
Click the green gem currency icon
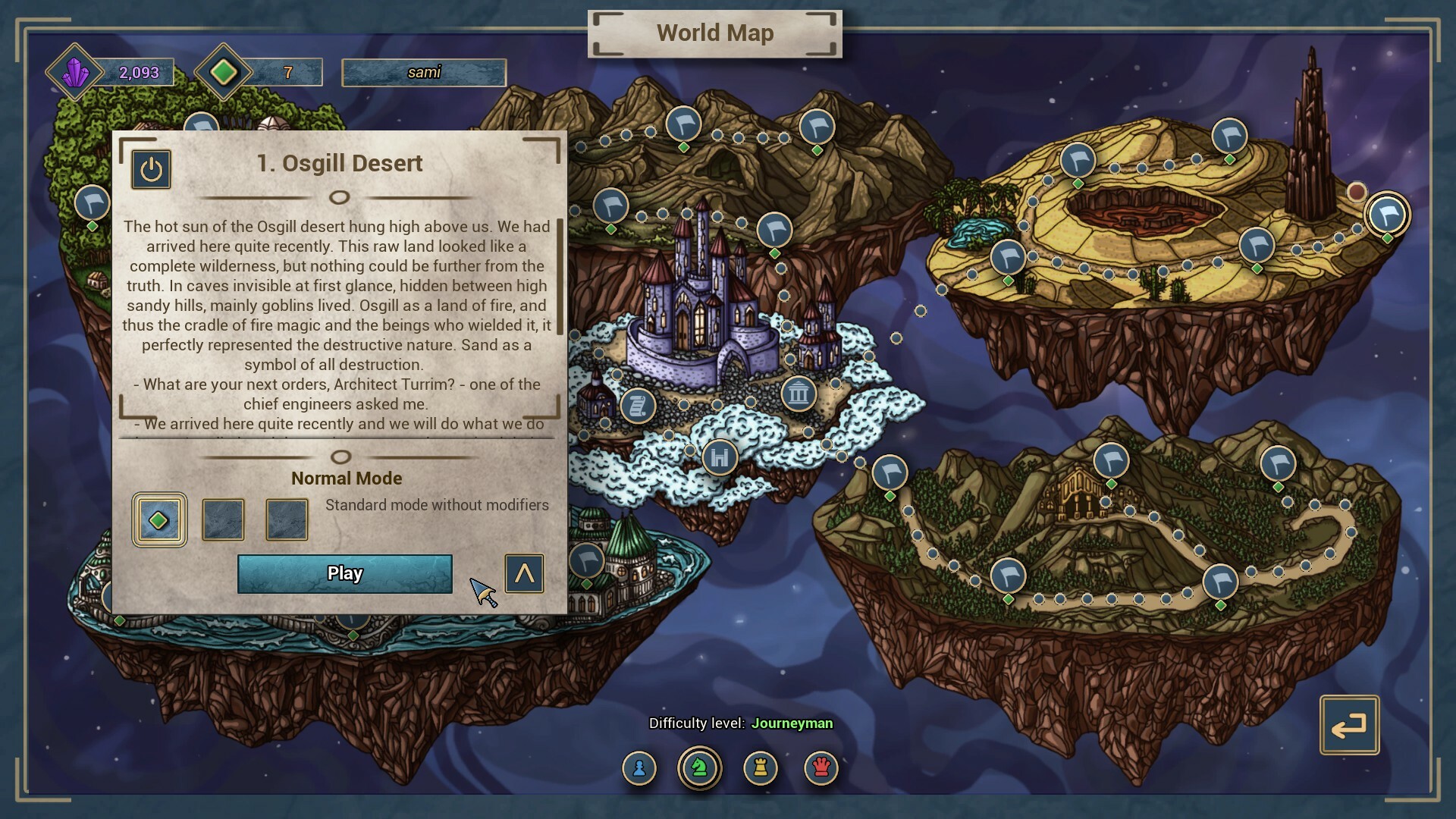tap(222, 72)
